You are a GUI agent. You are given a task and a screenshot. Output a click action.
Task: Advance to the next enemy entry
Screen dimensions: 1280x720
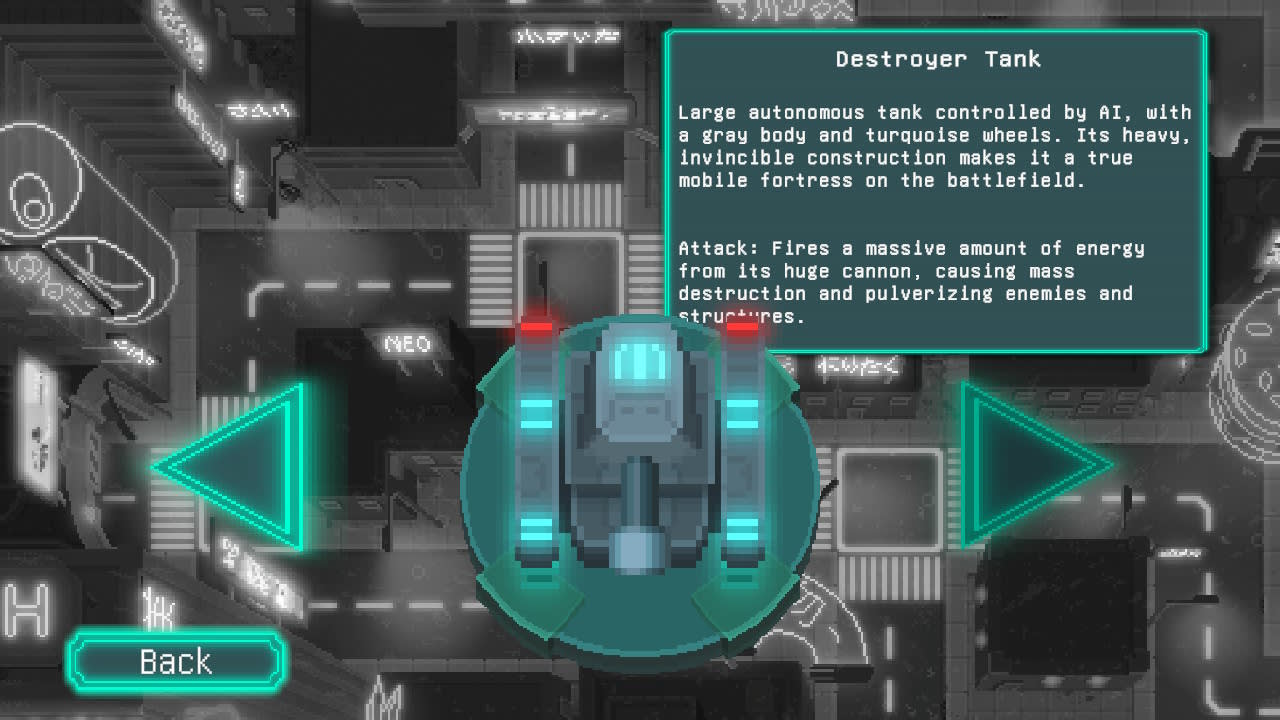(x=1020, y=465)
